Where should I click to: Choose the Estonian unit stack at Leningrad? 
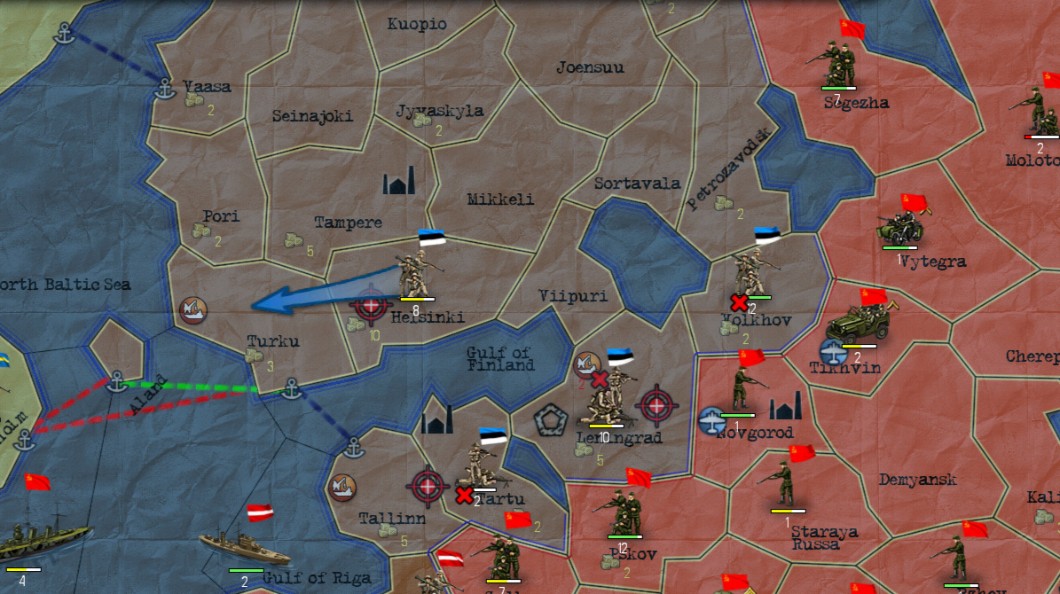[x=607, y=395]
